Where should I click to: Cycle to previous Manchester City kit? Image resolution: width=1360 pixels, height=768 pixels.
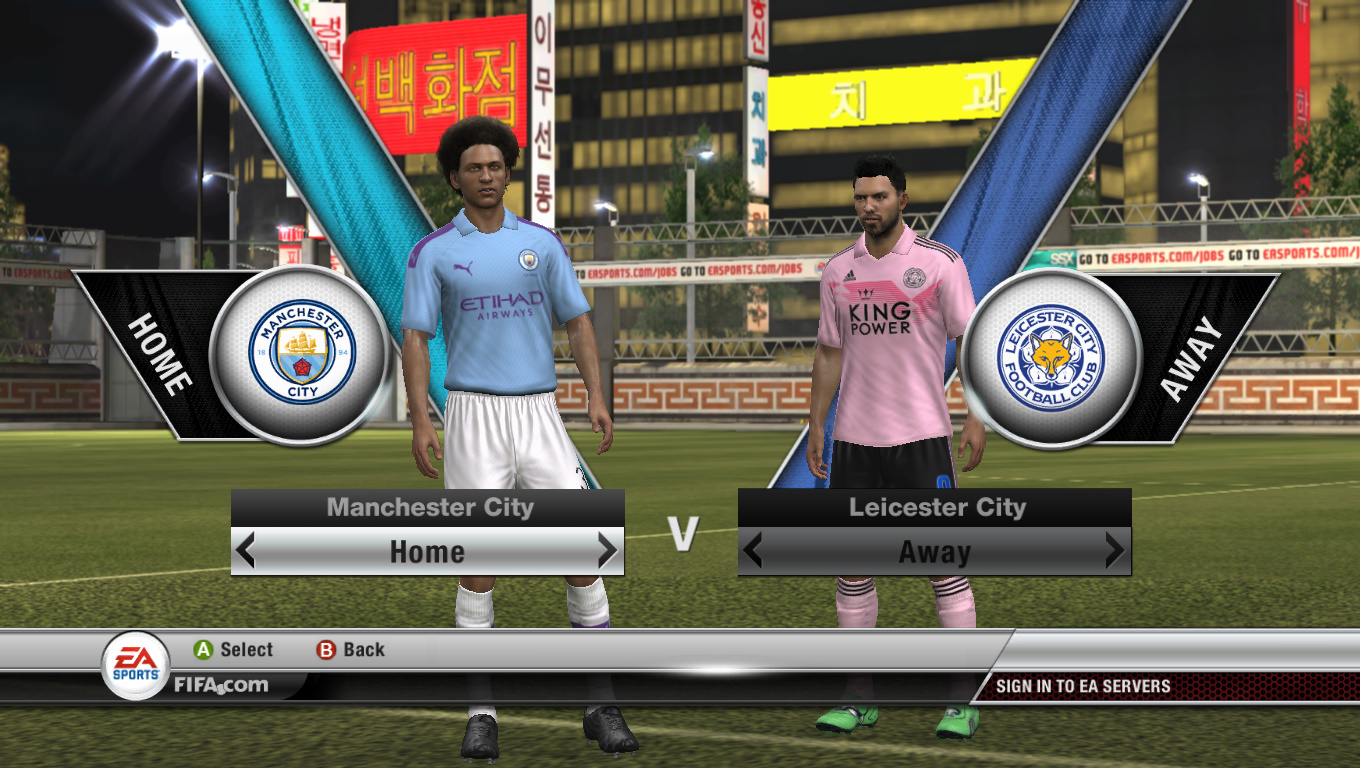coord(248,551)
